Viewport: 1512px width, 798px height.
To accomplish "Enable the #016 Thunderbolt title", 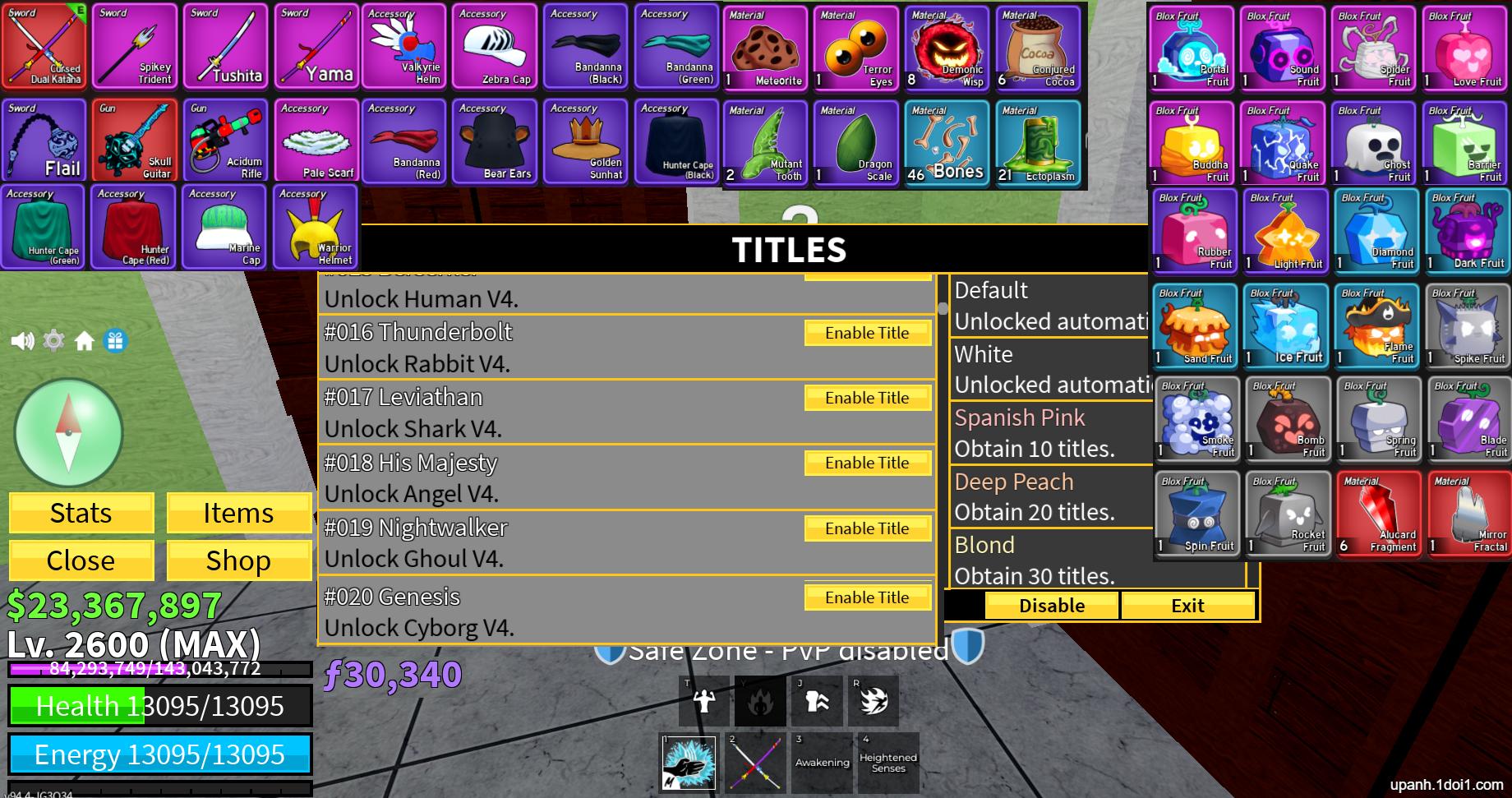I will [x=867, y=332].
